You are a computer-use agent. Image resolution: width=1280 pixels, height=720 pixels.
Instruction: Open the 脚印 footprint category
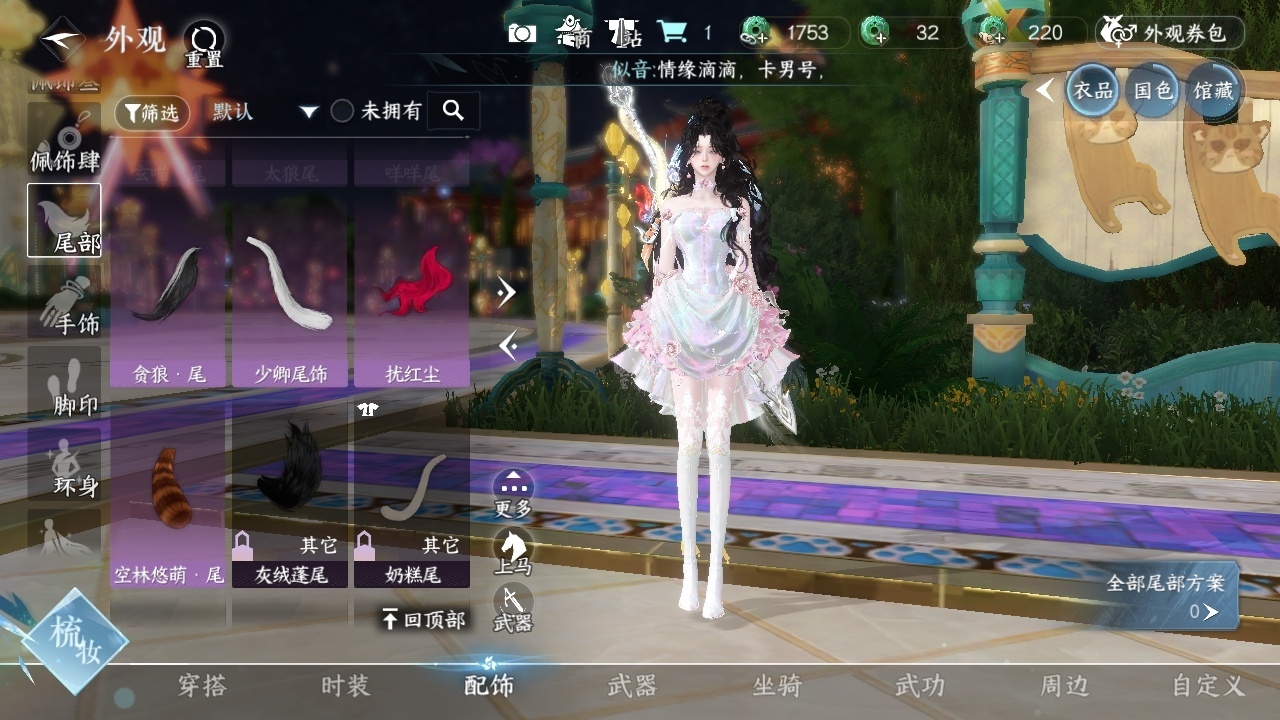[x=66, y=387]
